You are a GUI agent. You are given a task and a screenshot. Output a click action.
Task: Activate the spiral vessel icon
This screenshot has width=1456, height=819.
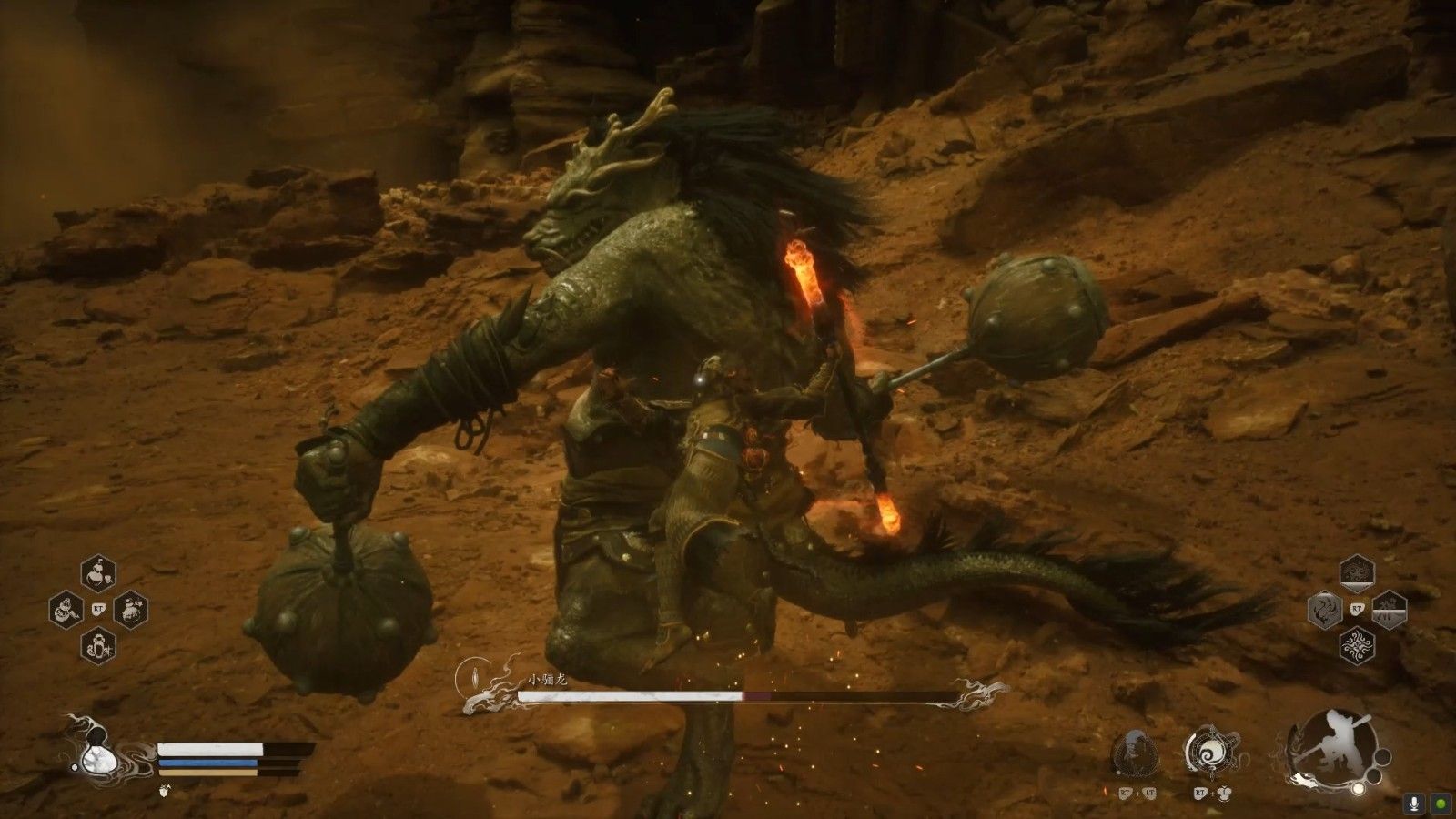click(1211, 753)
